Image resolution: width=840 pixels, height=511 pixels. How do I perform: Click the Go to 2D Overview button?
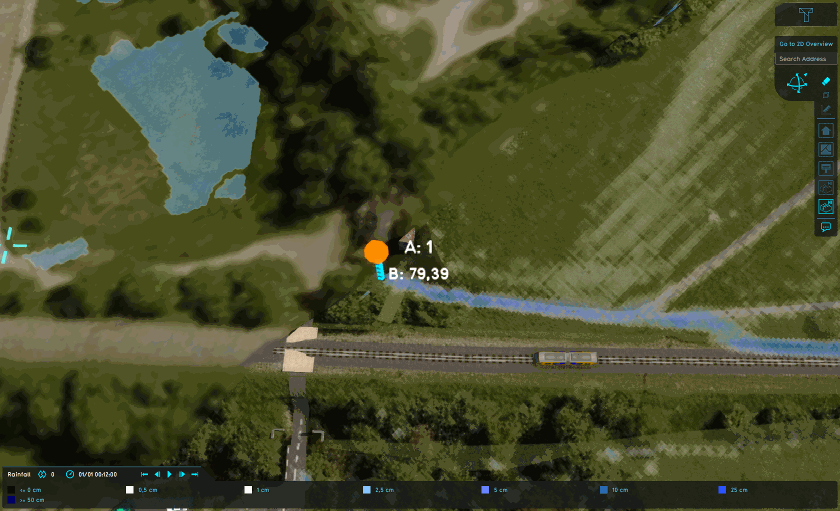tap(805, 43)
